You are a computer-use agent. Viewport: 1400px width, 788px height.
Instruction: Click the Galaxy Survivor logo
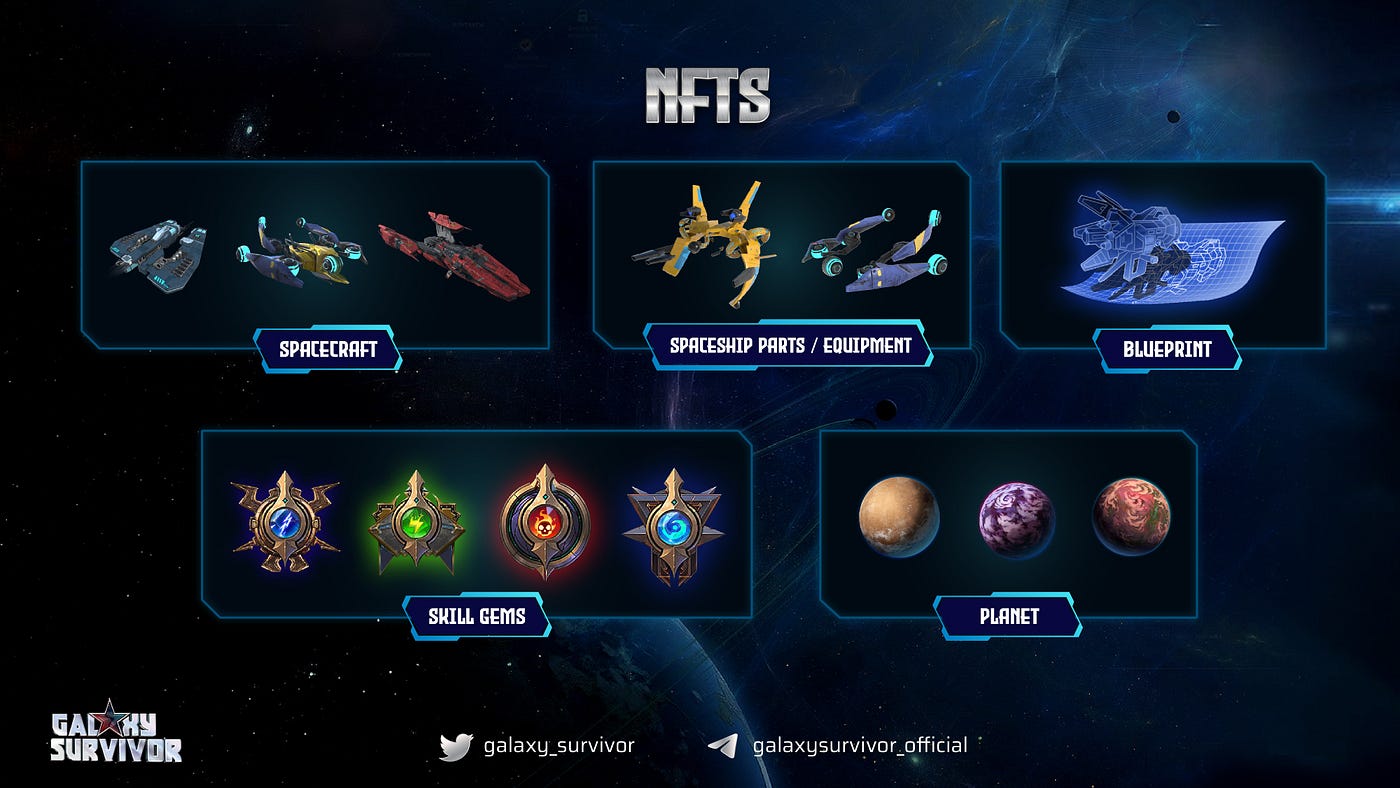pyautogui.click(x=116, y=733)
